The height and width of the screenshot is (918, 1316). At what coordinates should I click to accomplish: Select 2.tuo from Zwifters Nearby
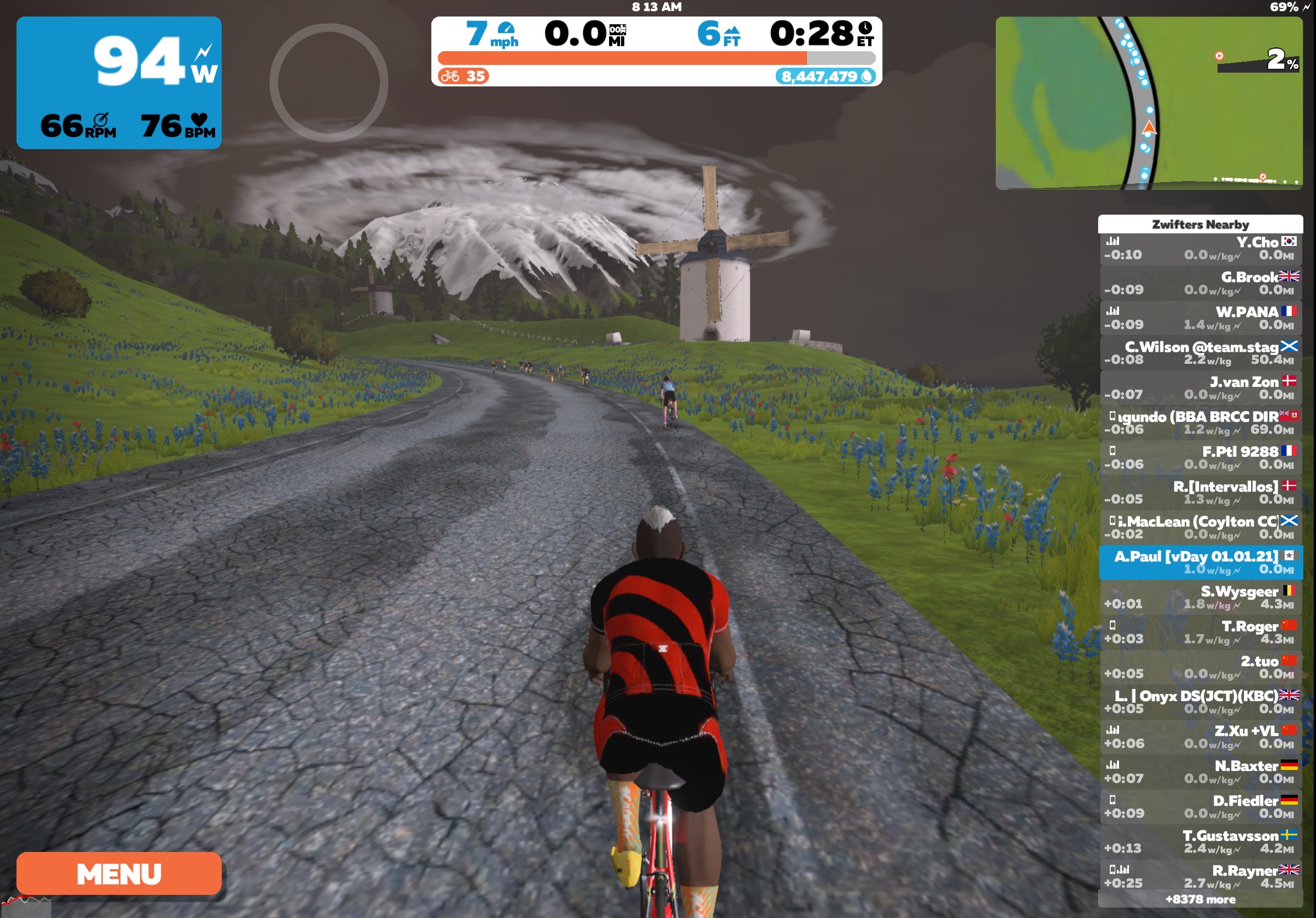[x=1200, y=668]
